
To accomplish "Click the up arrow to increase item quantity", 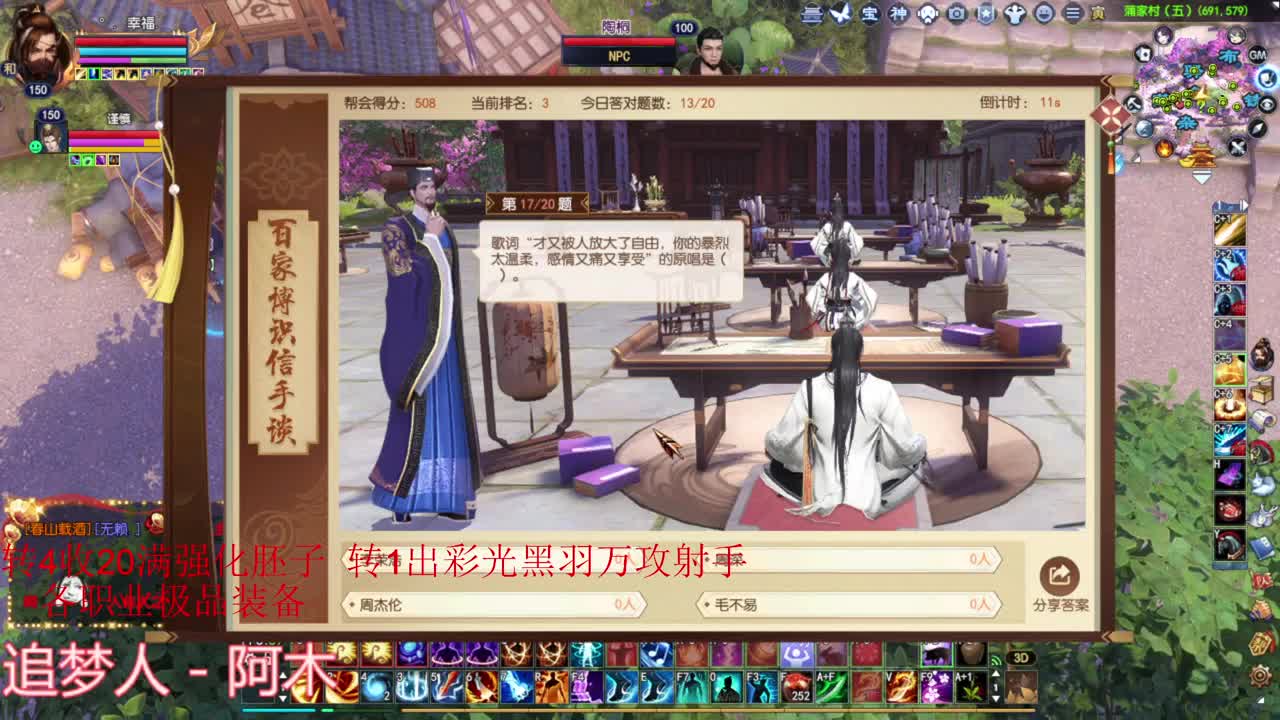I will pos(996,674).
